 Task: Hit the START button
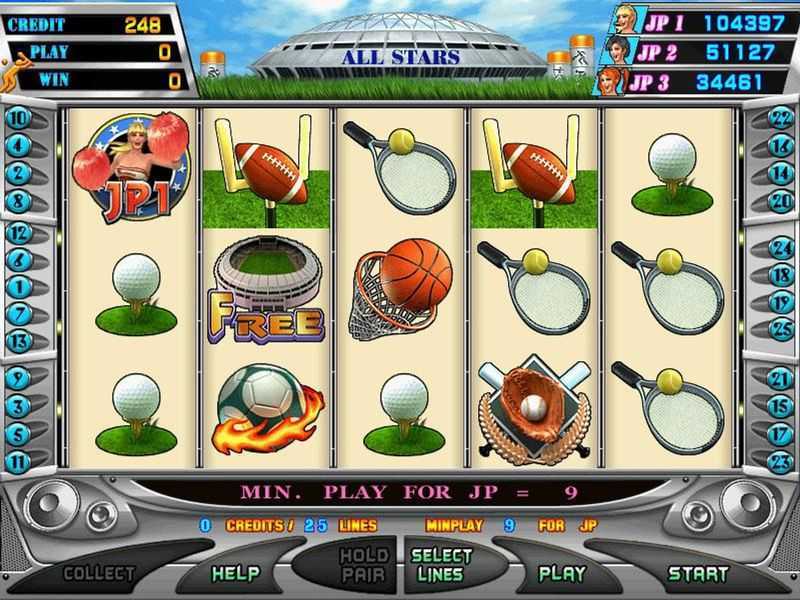pos(698,573)
